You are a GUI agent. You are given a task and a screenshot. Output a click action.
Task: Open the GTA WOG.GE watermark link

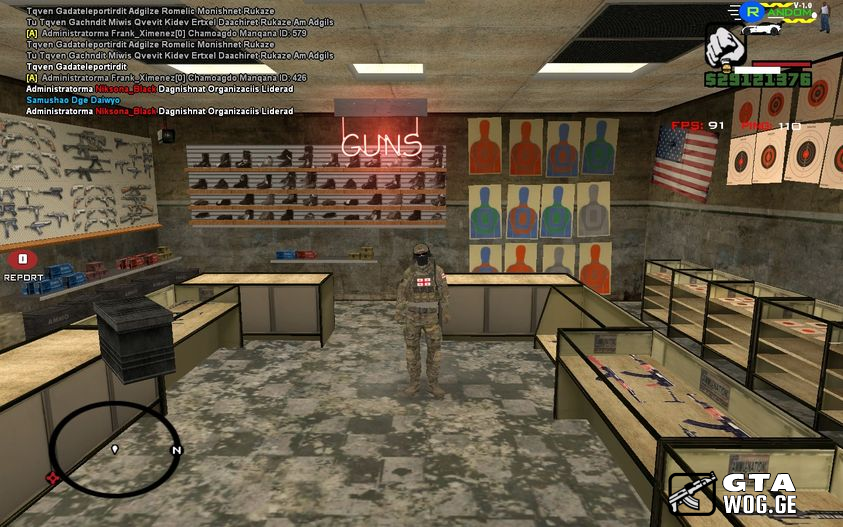coord(735,493)
